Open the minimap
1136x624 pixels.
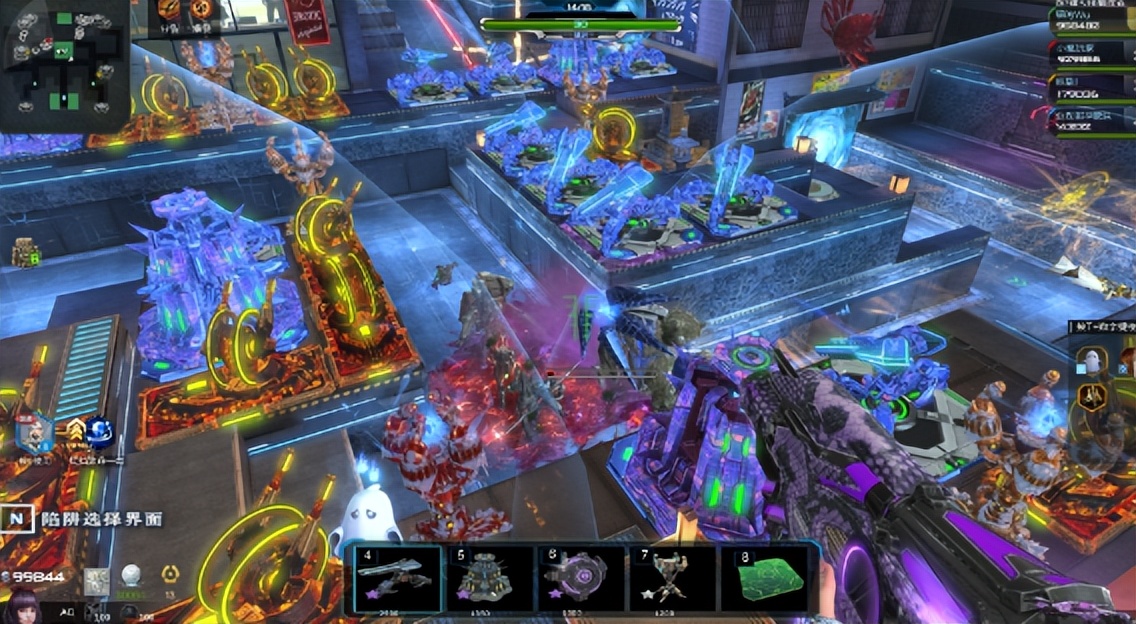(x=64, y=64)
